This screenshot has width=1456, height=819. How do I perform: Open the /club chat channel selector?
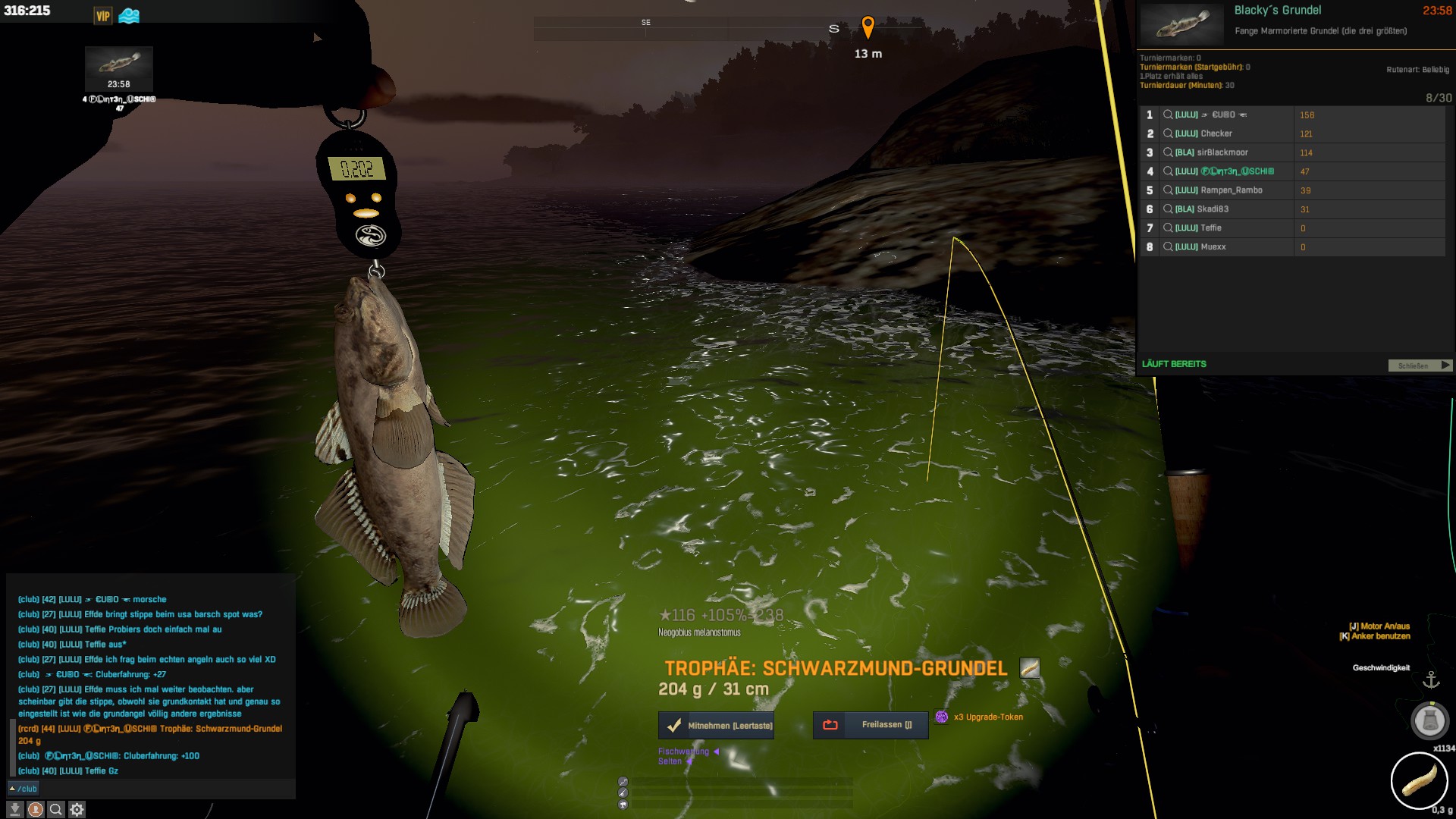click(23, 789)
